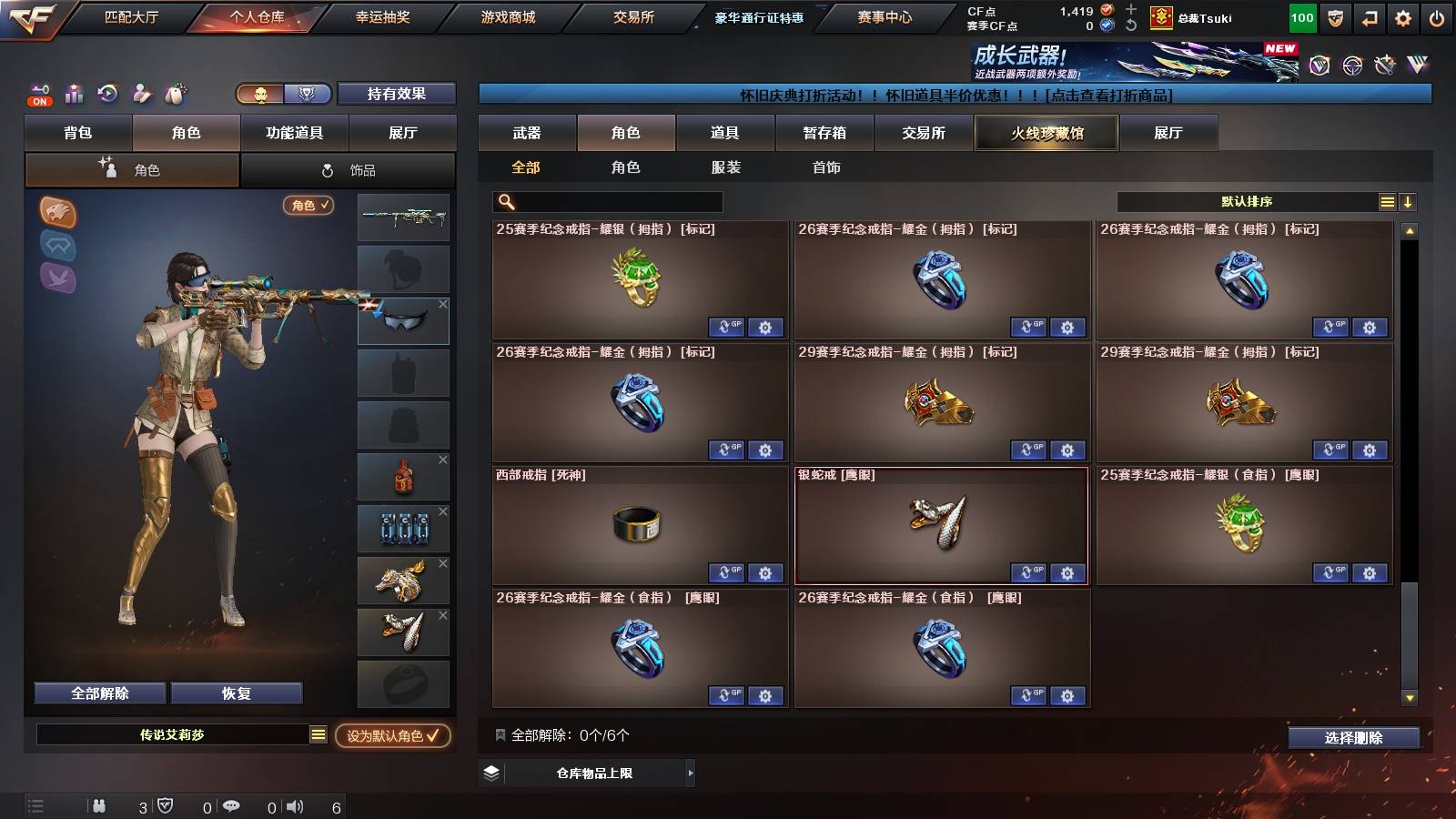The image size is (1456, 819).
Task: Click the replay play-circle icon in top left toolbar
Action: click(x=106, y=93)
